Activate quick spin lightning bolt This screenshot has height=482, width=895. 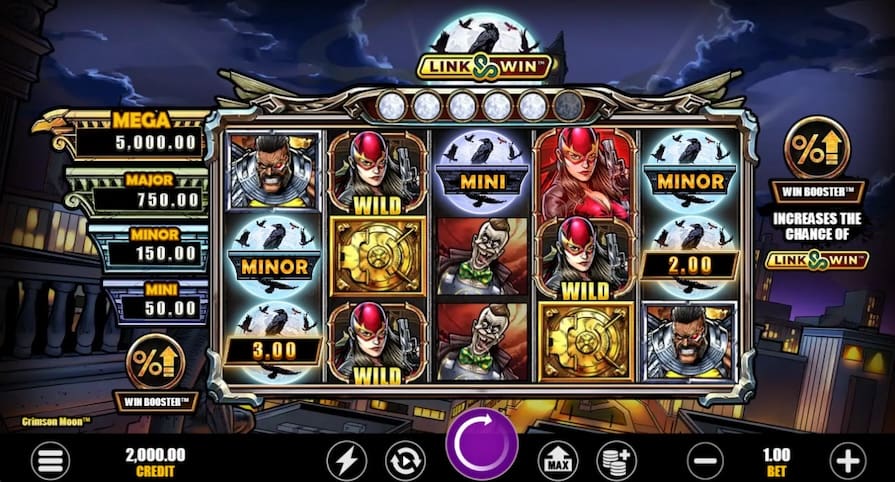click(x=347, y=460)
